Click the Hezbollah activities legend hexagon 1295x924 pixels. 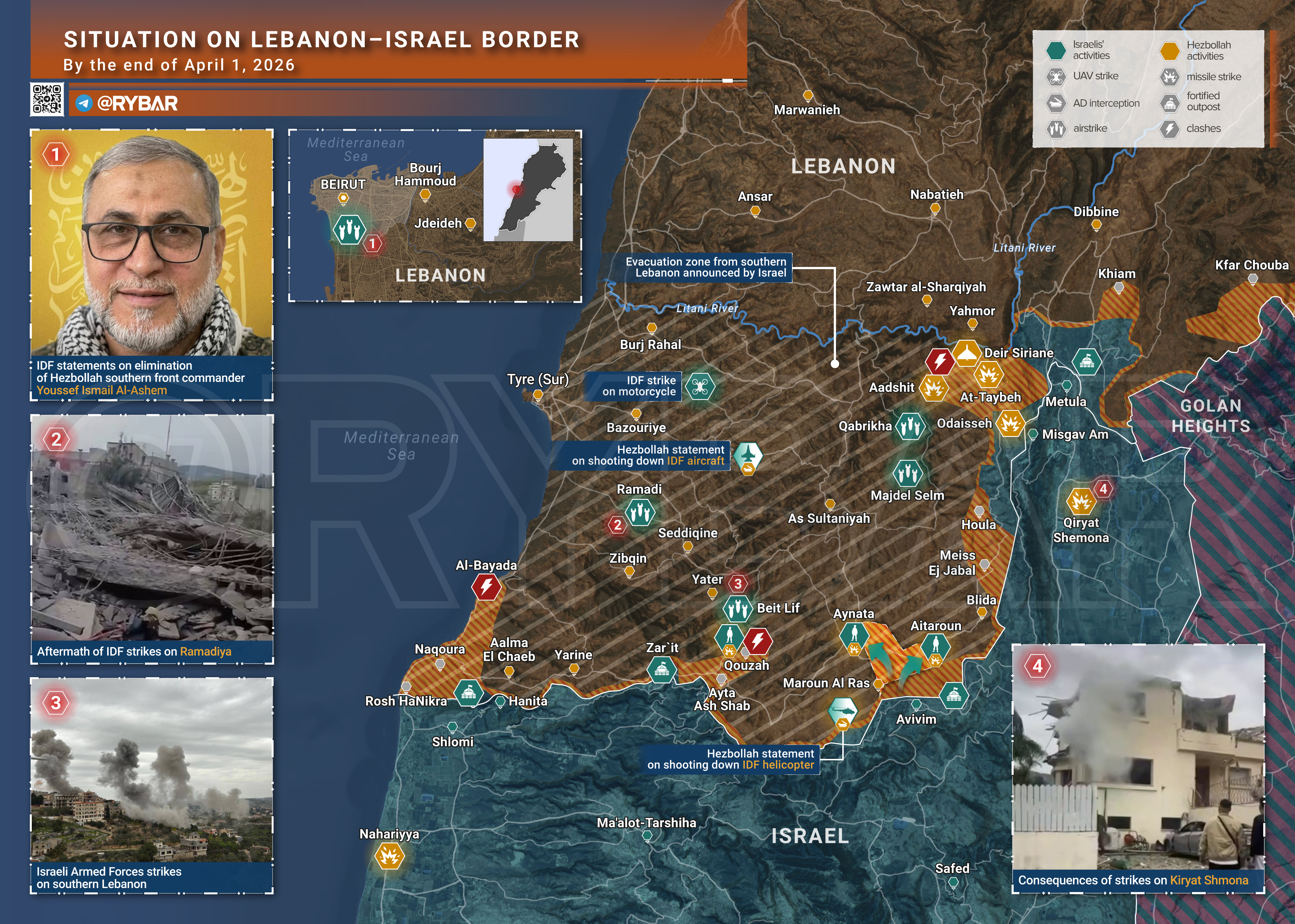pyautogui.click(x=1170, y=51)
